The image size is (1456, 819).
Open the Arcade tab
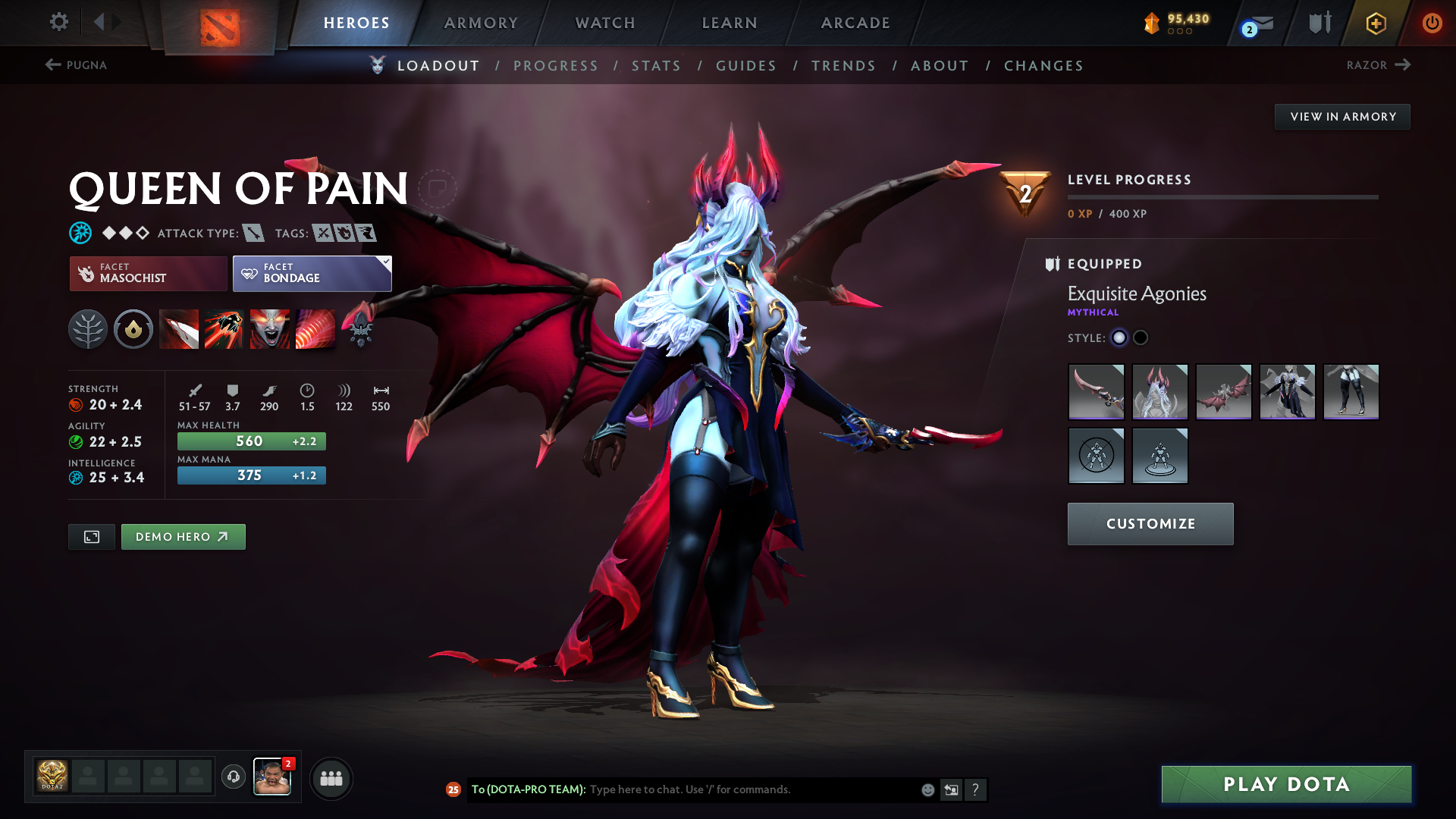[x=855, y=23]
